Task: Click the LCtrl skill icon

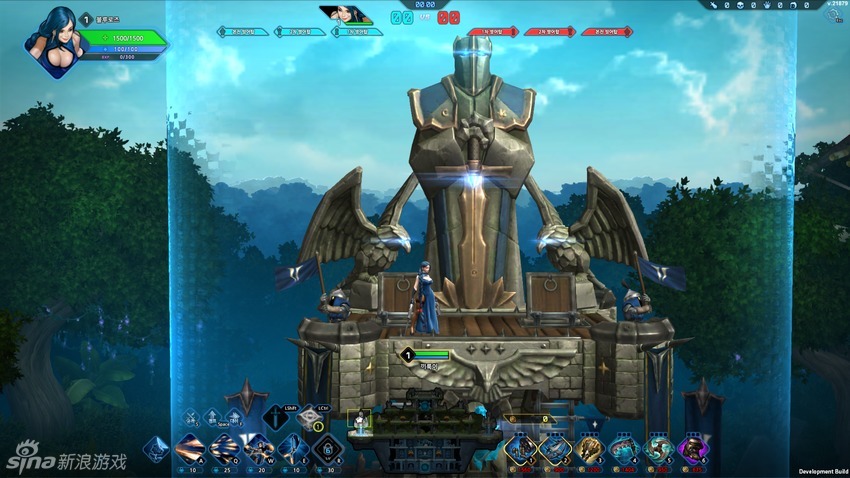Action: pos(309,417)
